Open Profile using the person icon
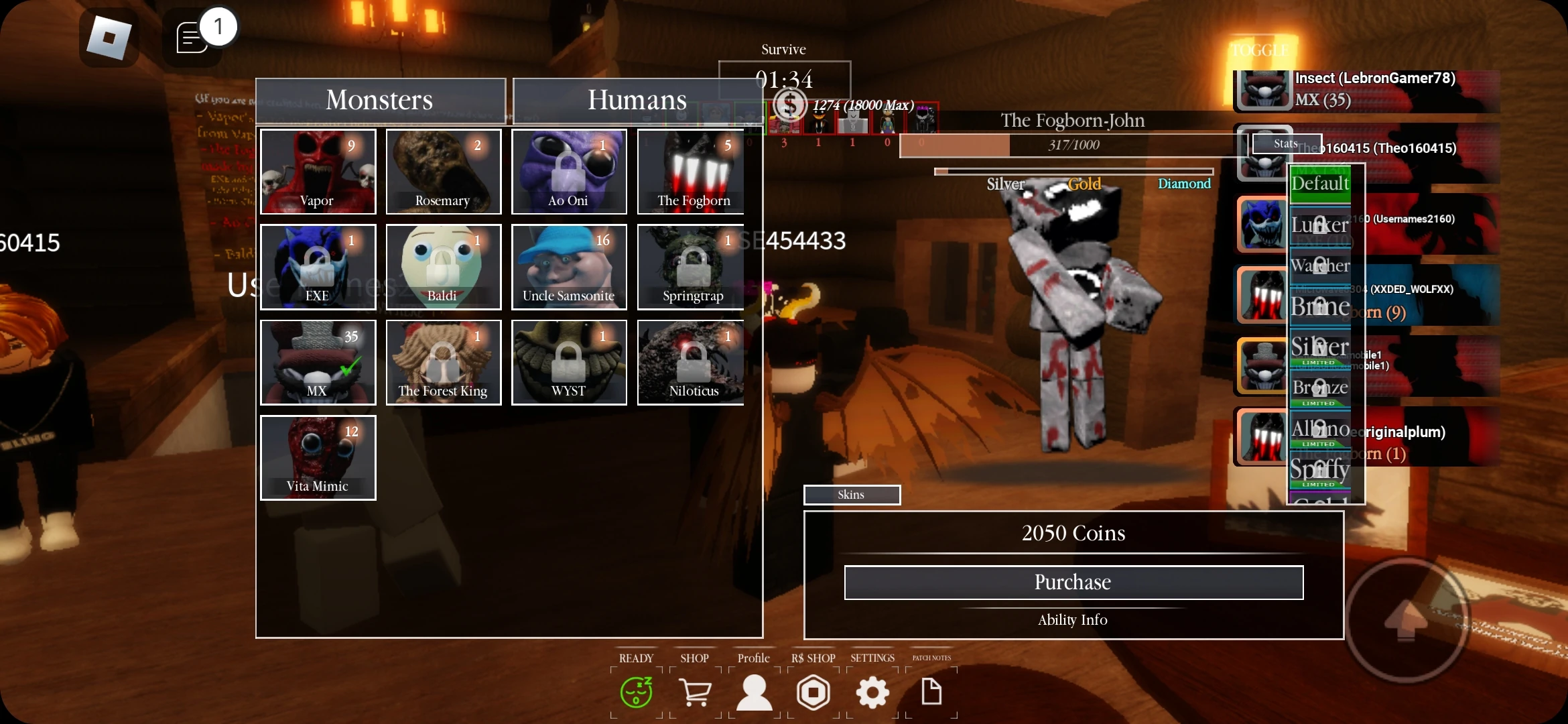The height and width of the screenshot is (724, 1568). [753, 692]
